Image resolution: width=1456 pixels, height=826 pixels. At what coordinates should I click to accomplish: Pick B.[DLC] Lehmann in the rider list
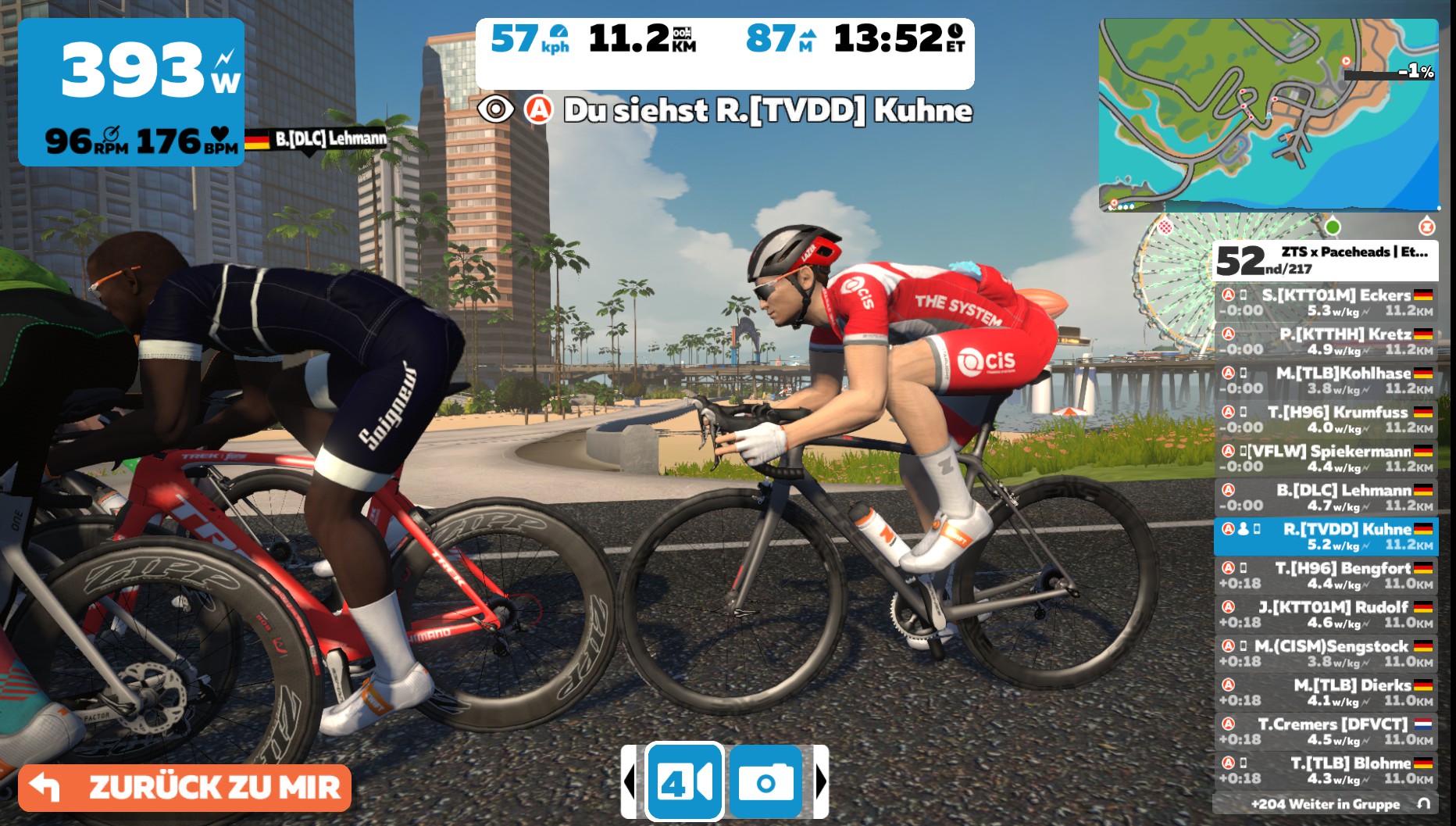click(1326, 498)
